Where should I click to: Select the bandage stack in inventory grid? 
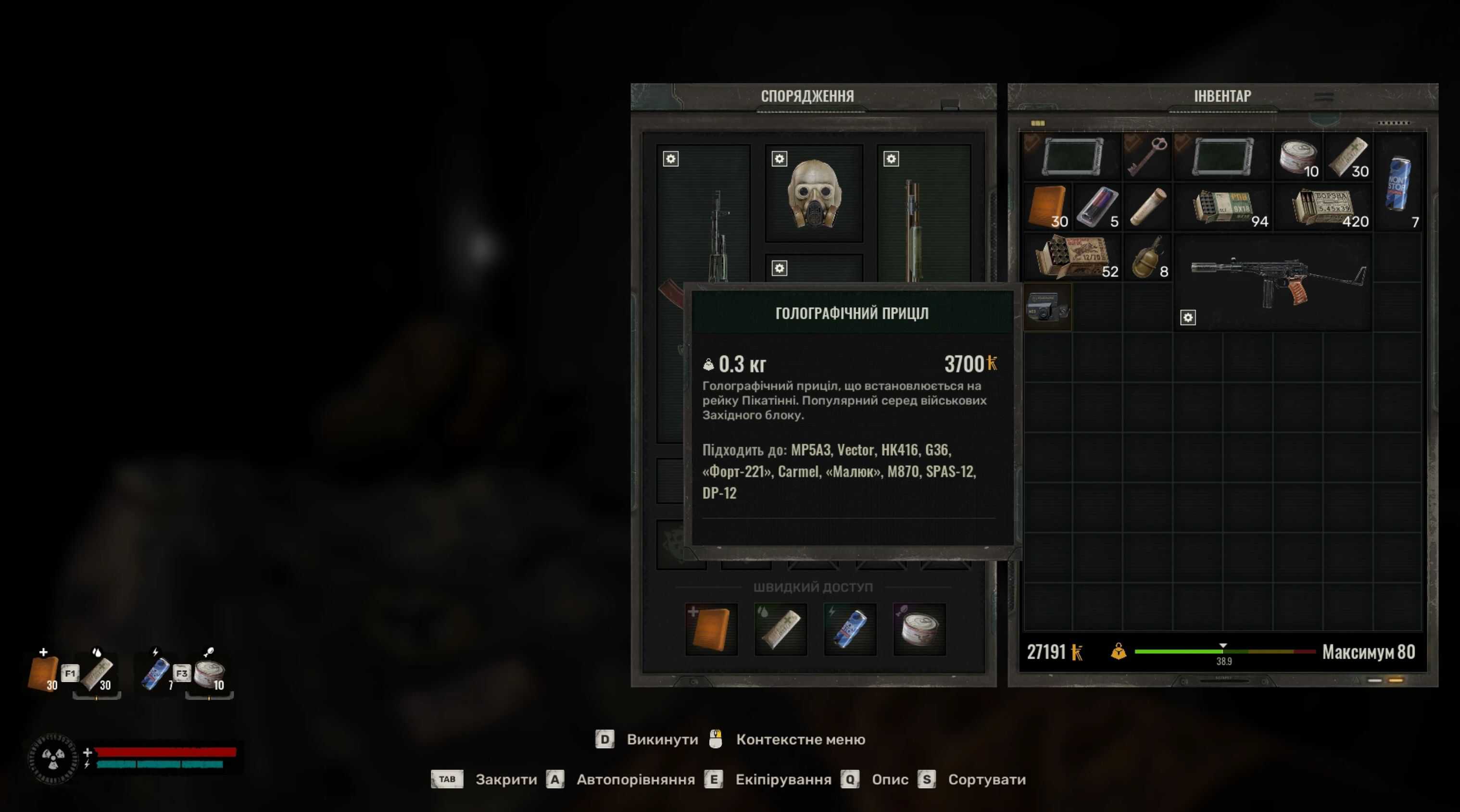[x=1348, y=156]
